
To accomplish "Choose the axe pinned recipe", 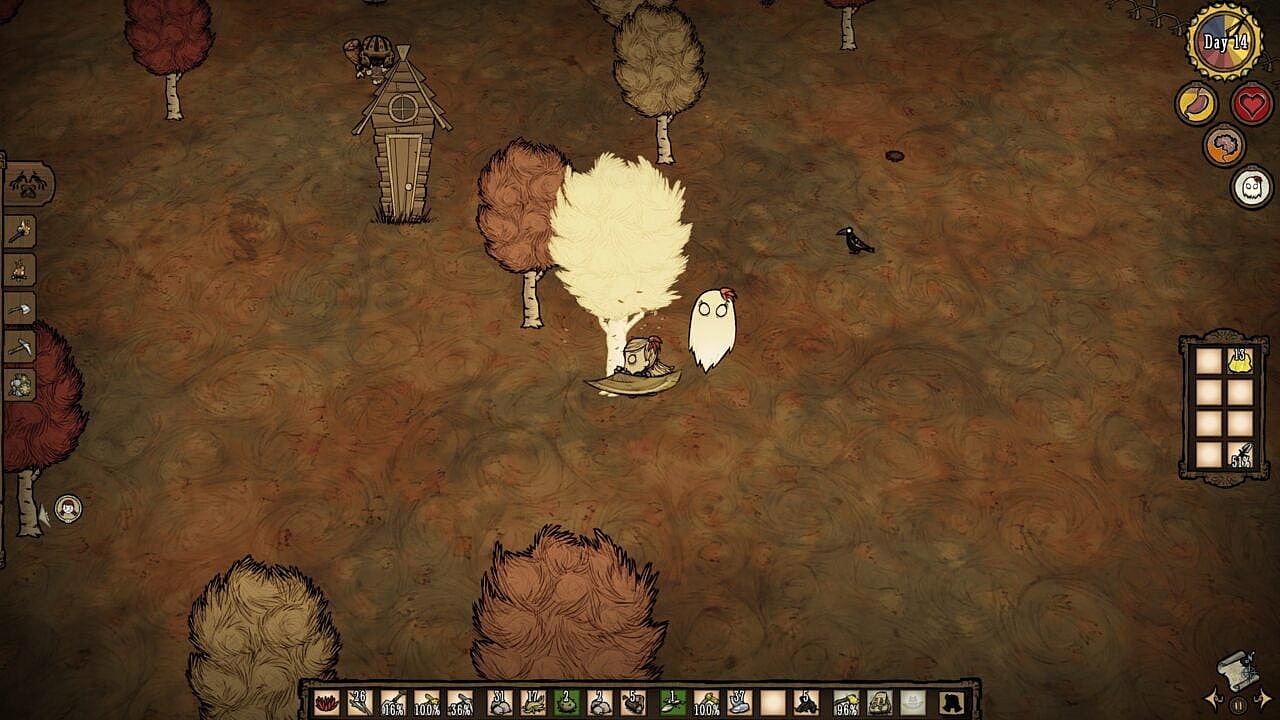I will (x=19, y=308).
